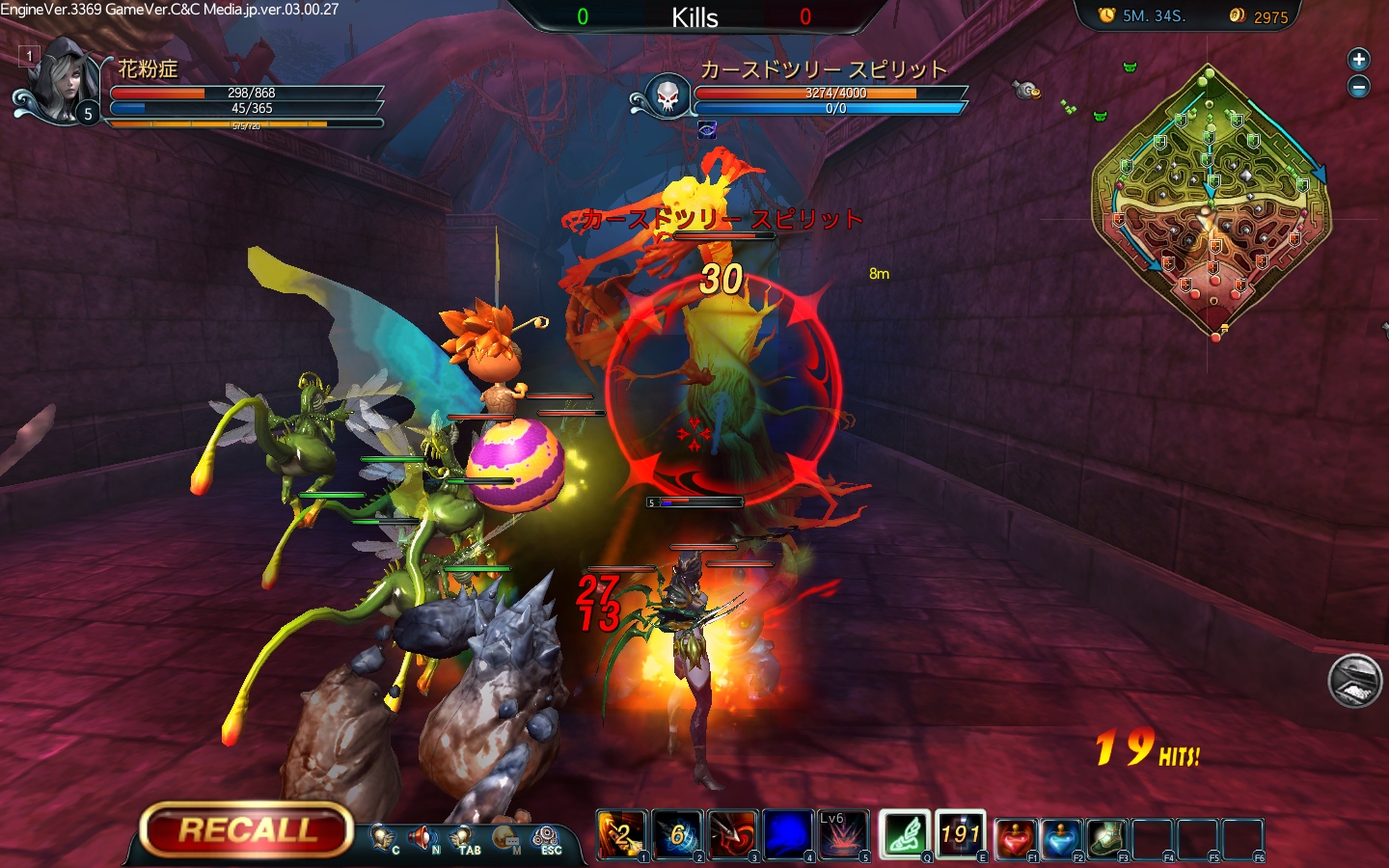This screenshot has height=868, width=1389.
Task: Activate the green boots item
Action: [x=1106, y=838]
